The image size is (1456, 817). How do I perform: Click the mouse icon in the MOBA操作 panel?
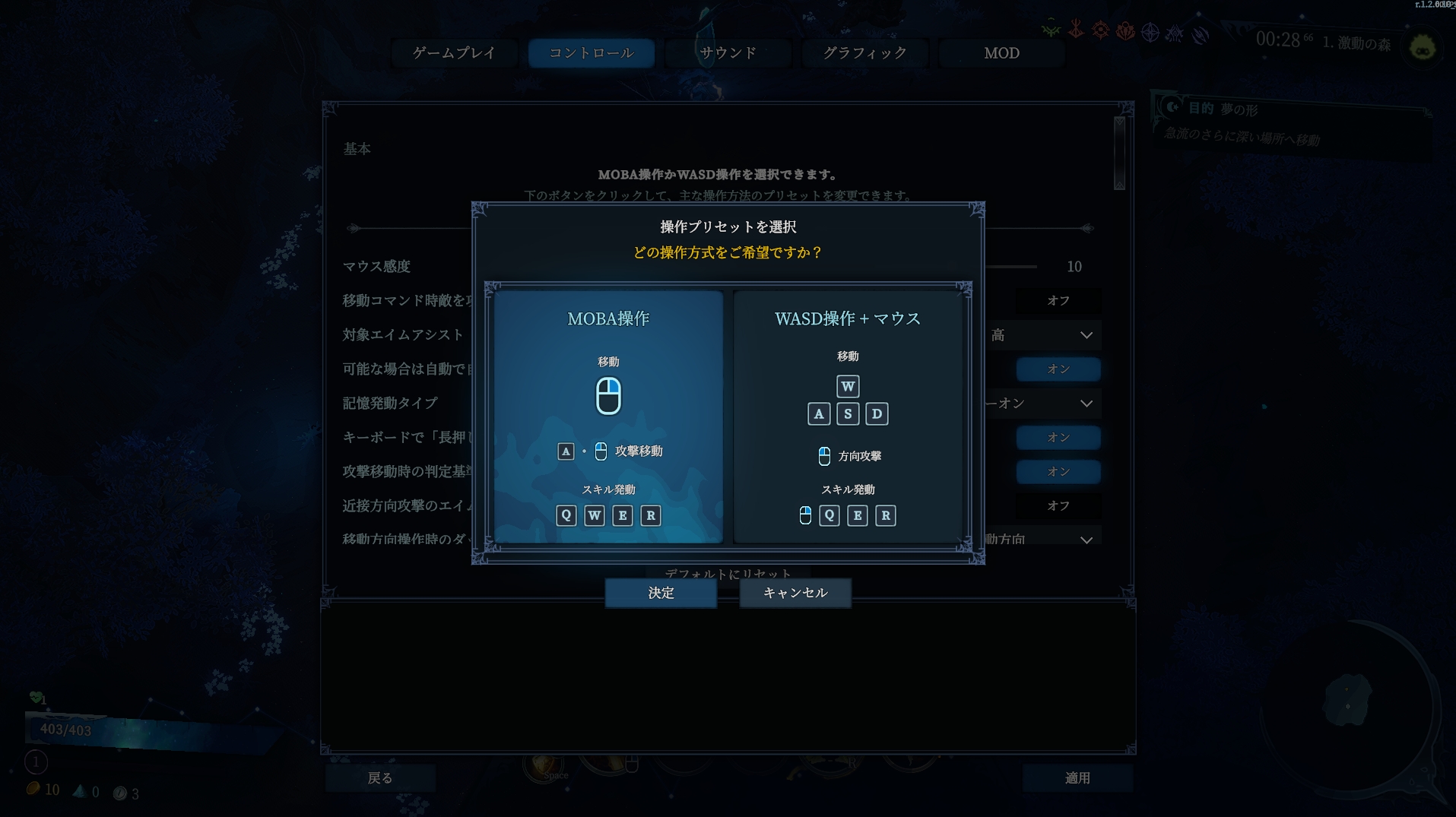coord(607,396)
